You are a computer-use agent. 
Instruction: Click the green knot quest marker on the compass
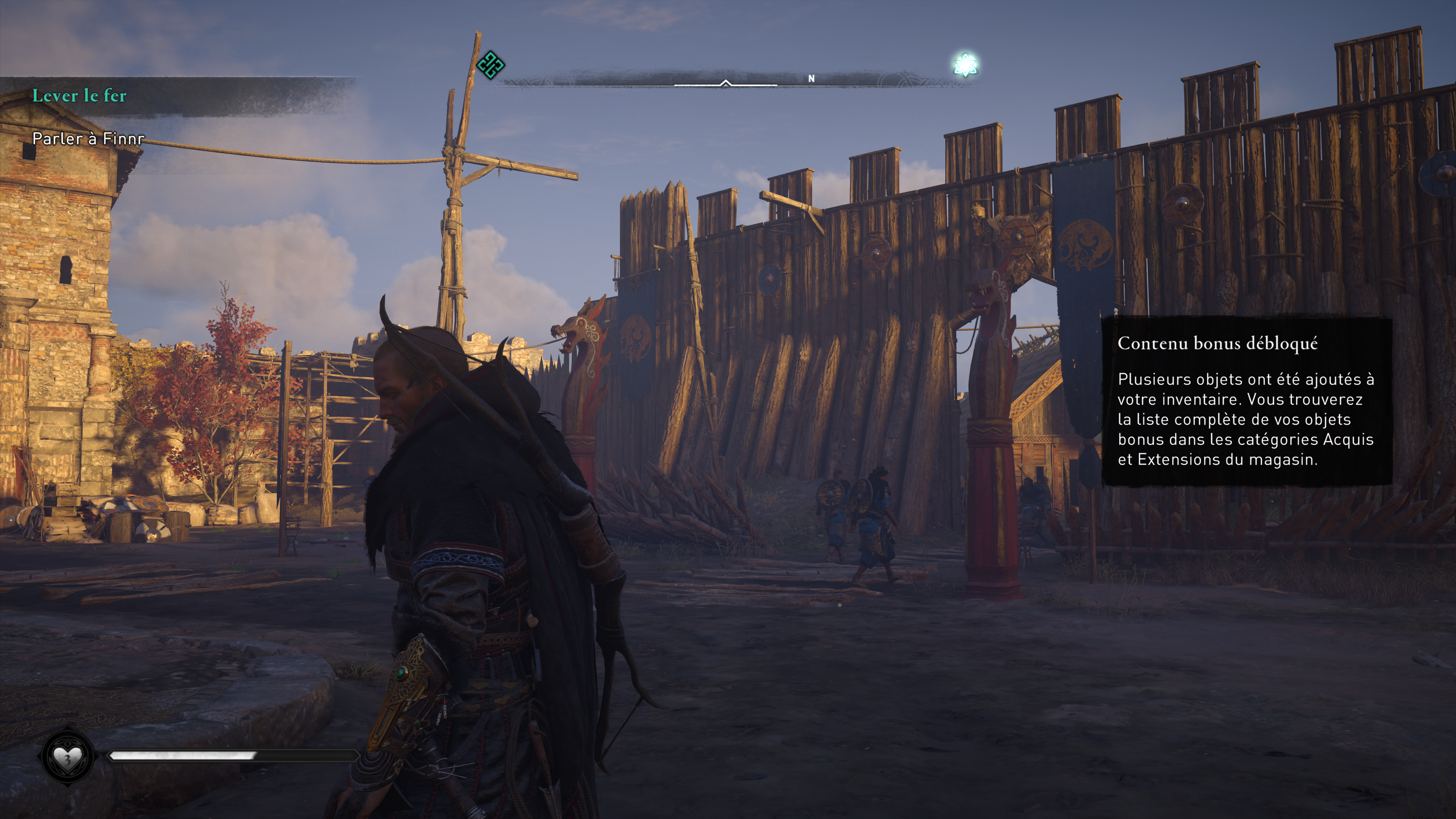tap(490, 65)
